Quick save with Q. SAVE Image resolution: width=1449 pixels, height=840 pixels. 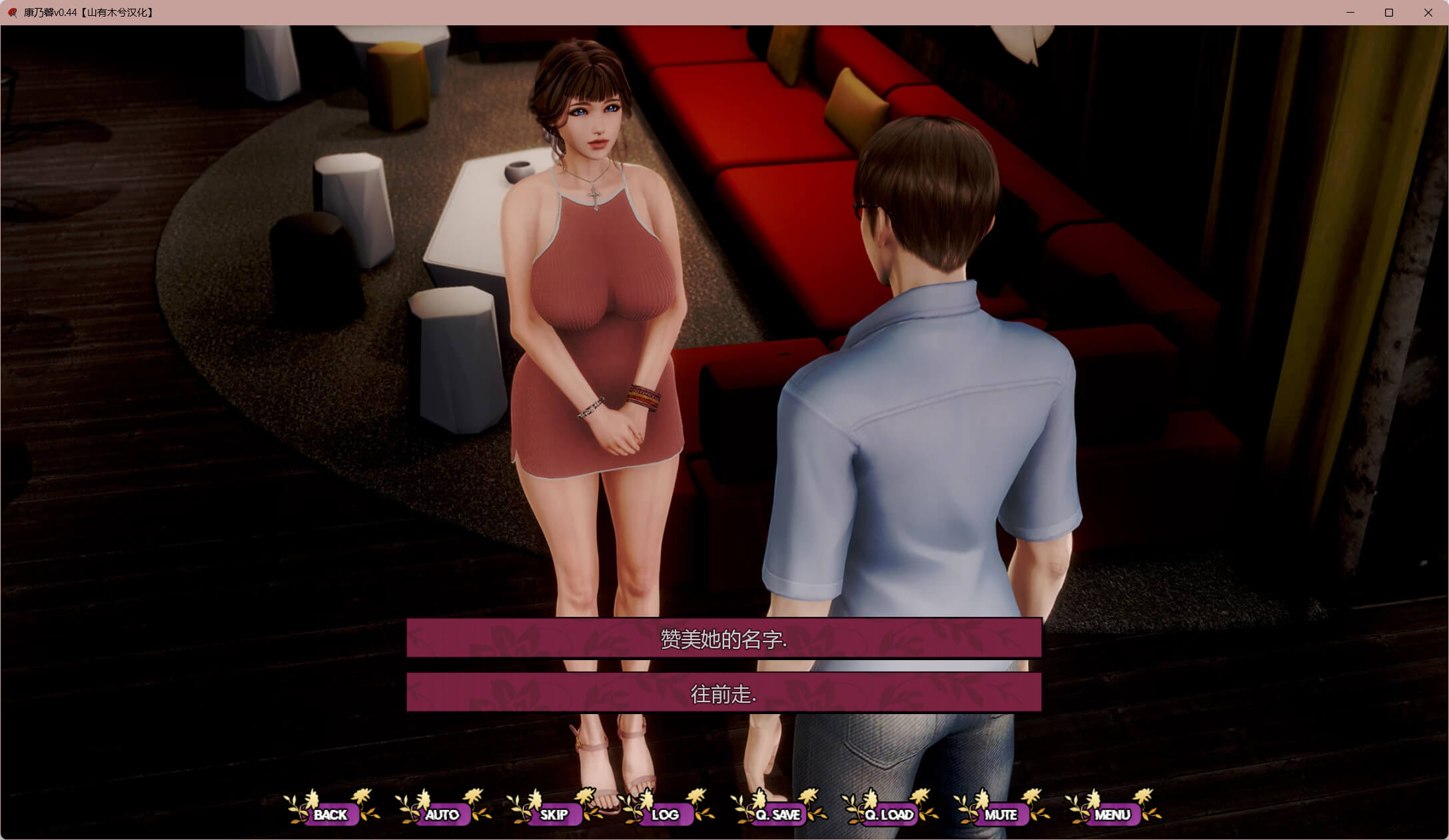pos(777,814)
